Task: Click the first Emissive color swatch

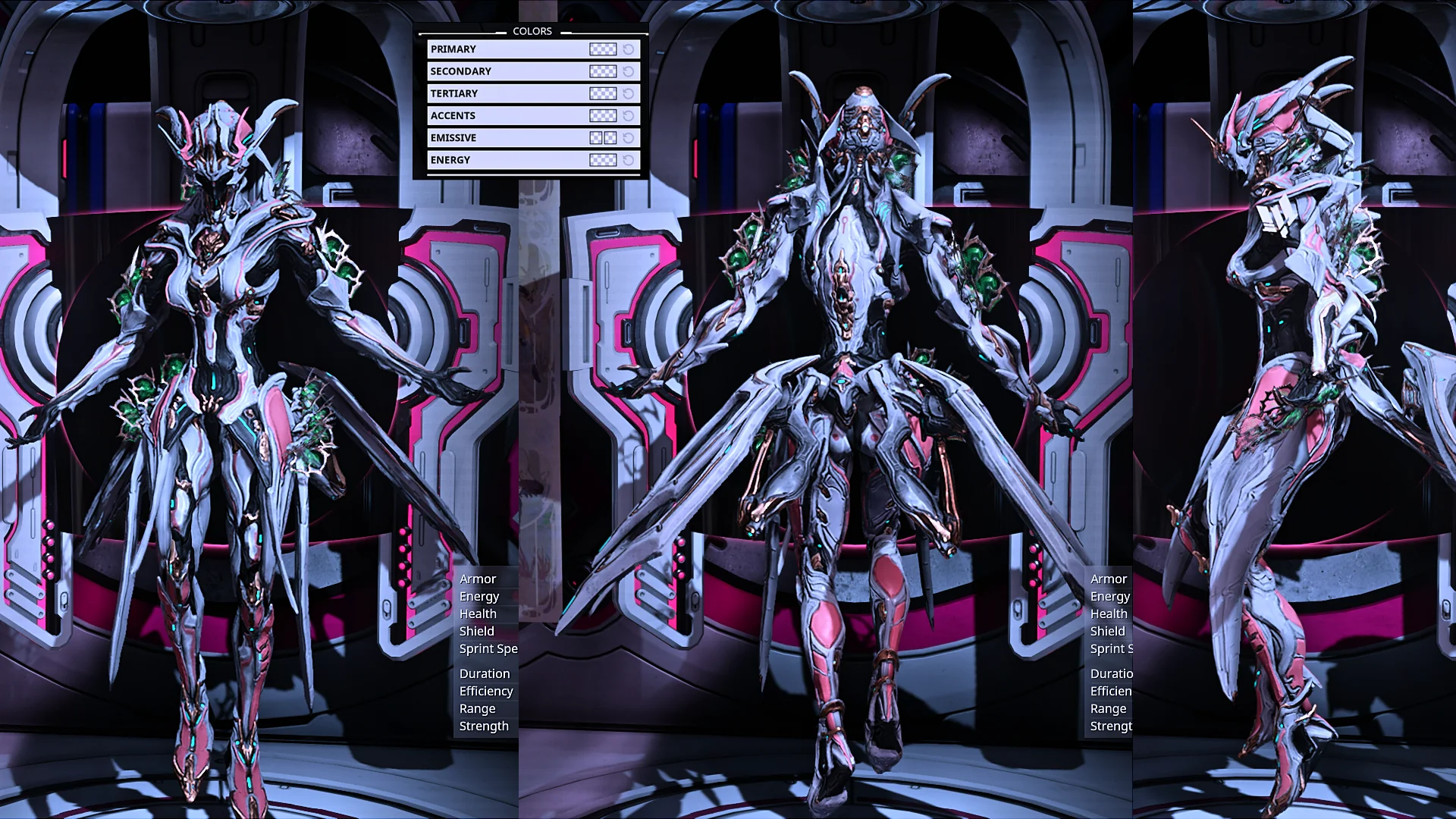Action: coord(596,138)
